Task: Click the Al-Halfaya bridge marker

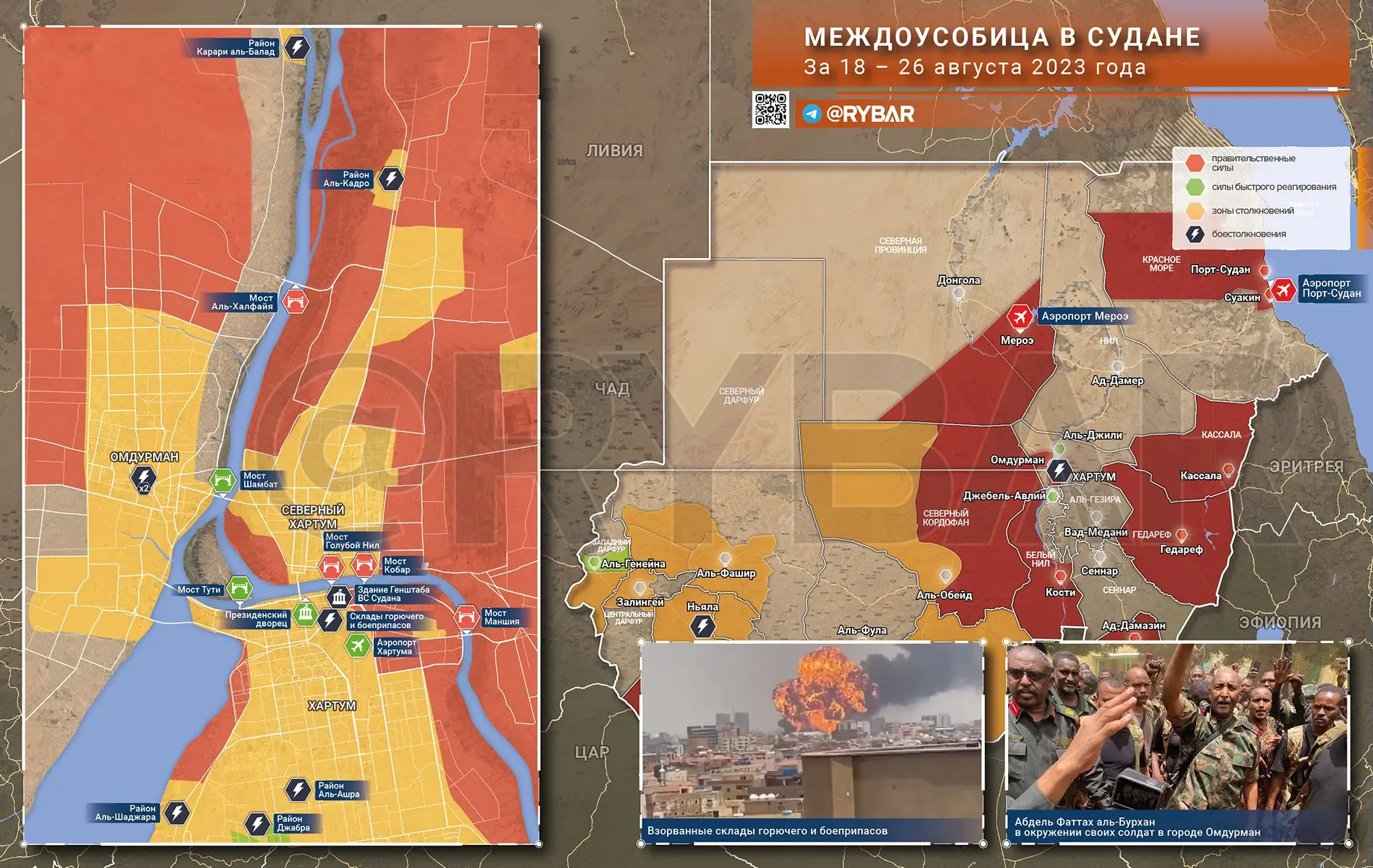Action: tap(295, 301)
